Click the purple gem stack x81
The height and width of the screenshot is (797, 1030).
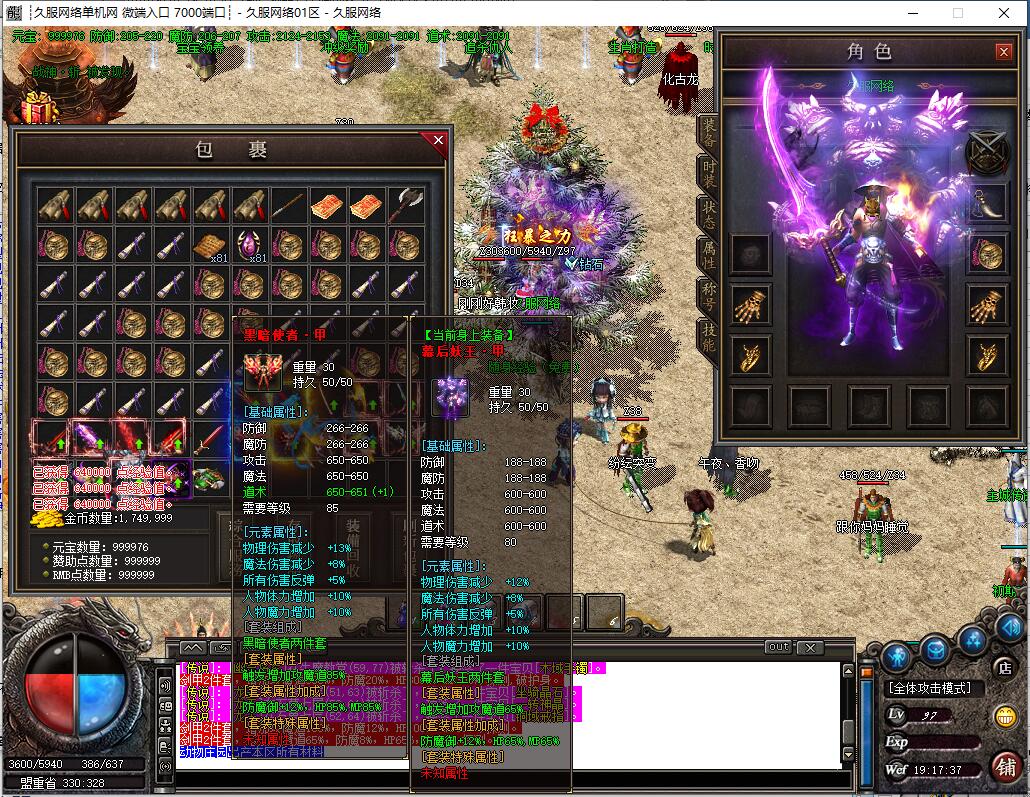(250, 244)
